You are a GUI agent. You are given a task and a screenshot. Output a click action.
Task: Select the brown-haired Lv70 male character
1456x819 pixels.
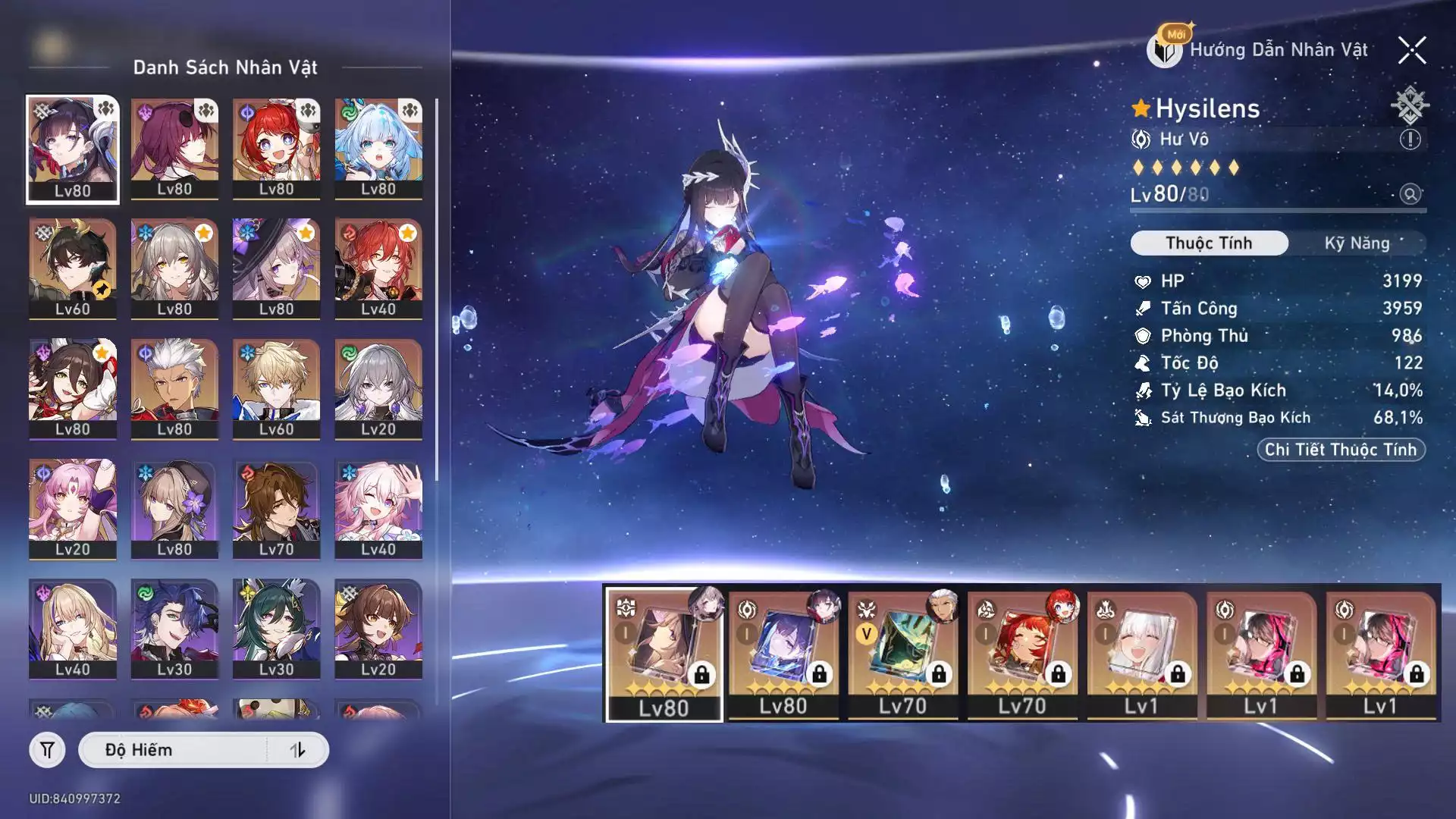[276, 509]
